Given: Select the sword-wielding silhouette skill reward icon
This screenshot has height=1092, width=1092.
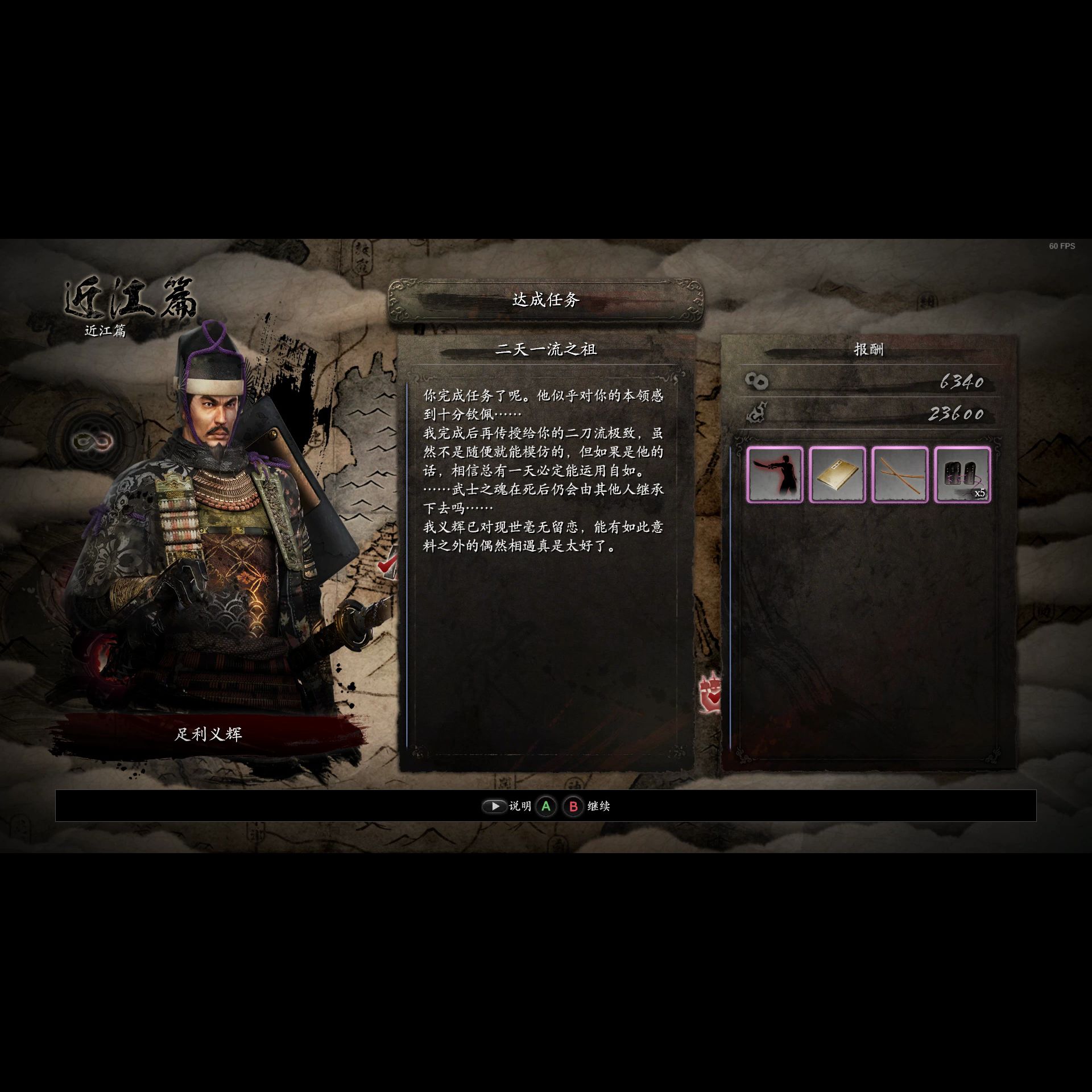Looking at the screenshot, I should point(777,475).
